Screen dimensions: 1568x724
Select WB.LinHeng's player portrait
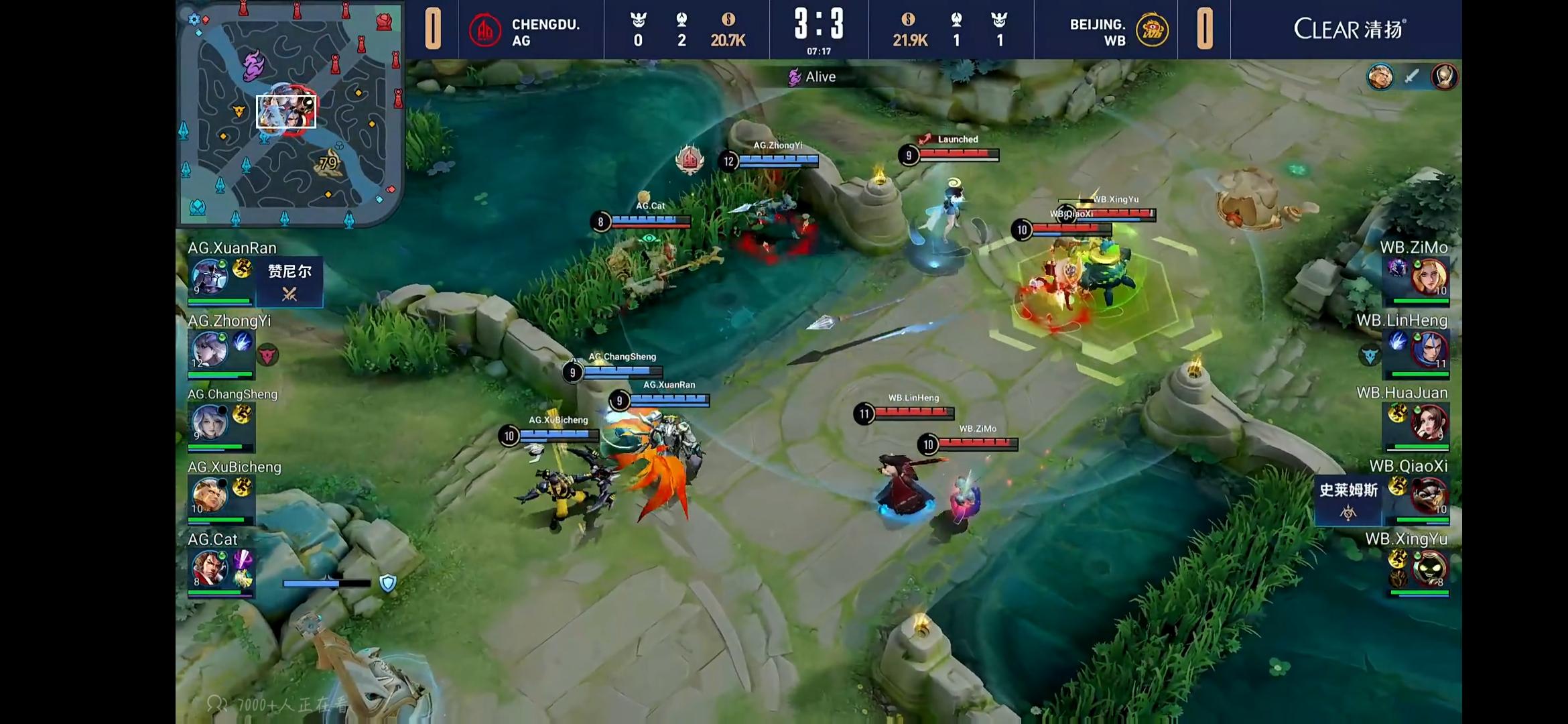pyautogui.click(x=1429, y=349)
